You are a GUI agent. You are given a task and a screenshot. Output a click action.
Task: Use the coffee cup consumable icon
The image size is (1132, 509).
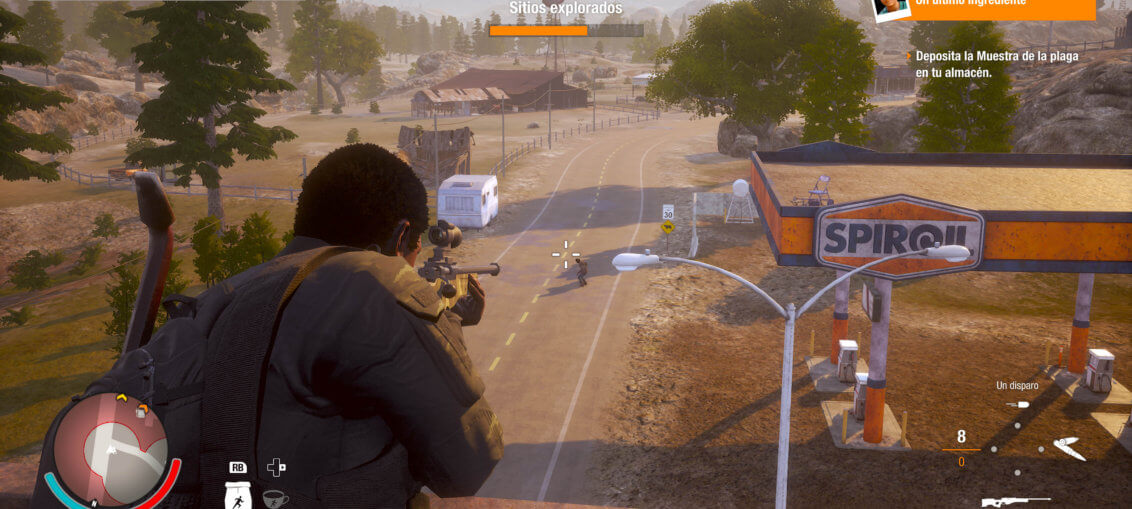tap(275, 498)
